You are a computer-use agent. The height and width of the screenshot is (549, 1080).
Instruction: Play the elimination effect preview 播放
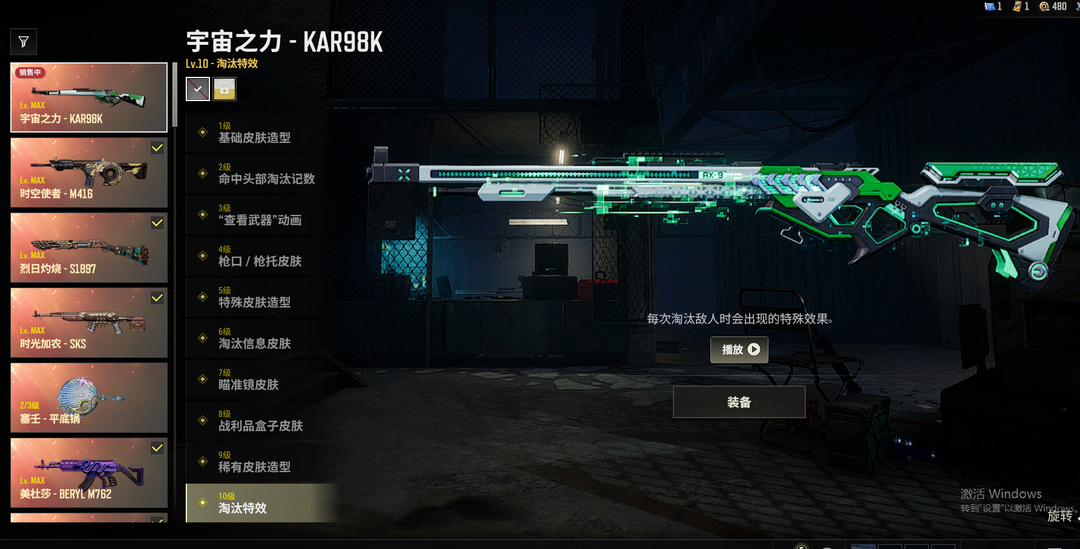click(739, 350)
